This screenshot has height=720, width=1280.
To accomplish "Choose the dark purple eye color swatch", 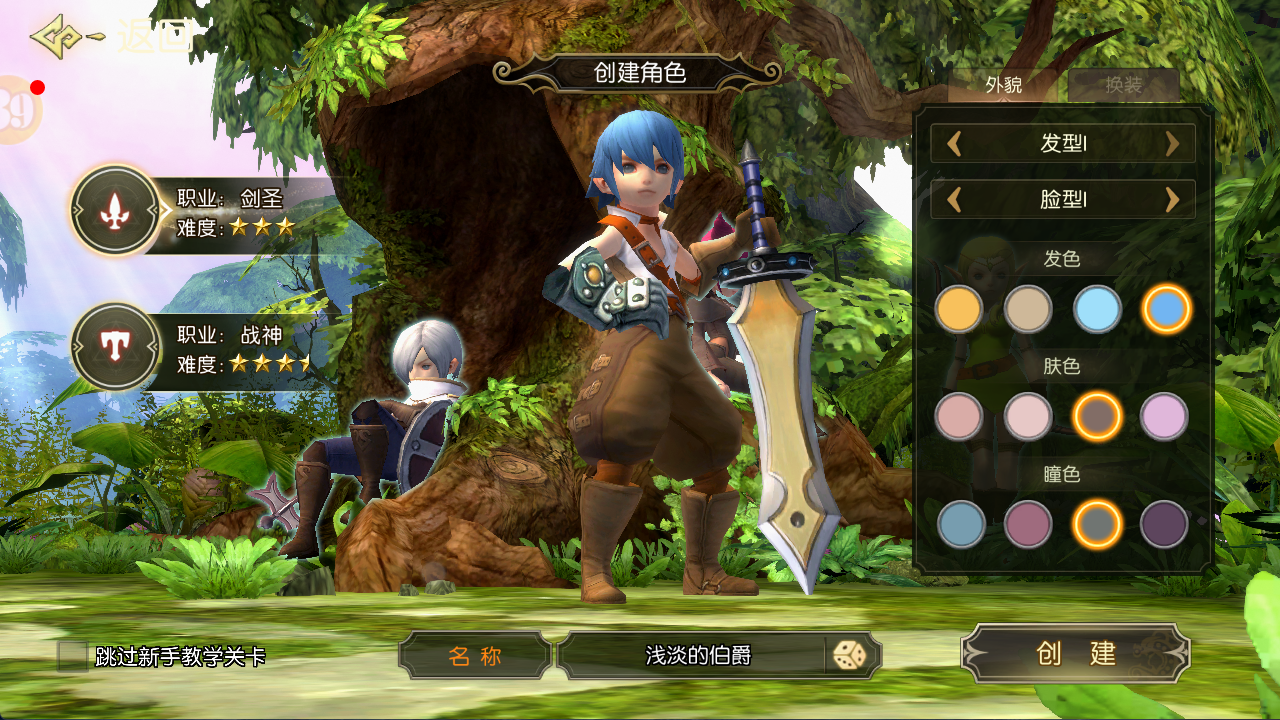I will tap(1164, 524).
